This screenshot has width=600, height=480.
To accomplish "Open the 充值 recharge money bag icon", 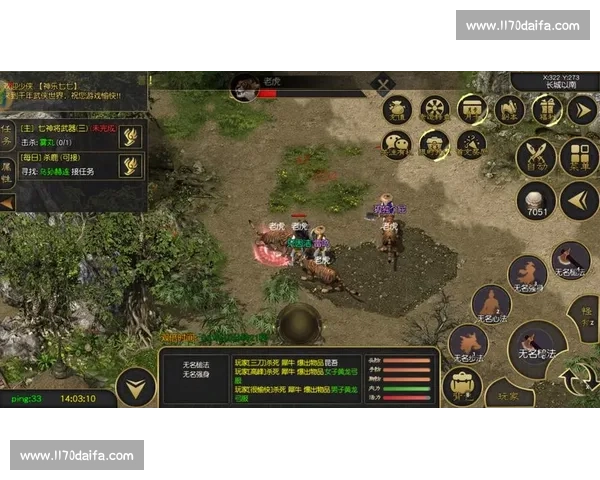I will pos(397,109).
